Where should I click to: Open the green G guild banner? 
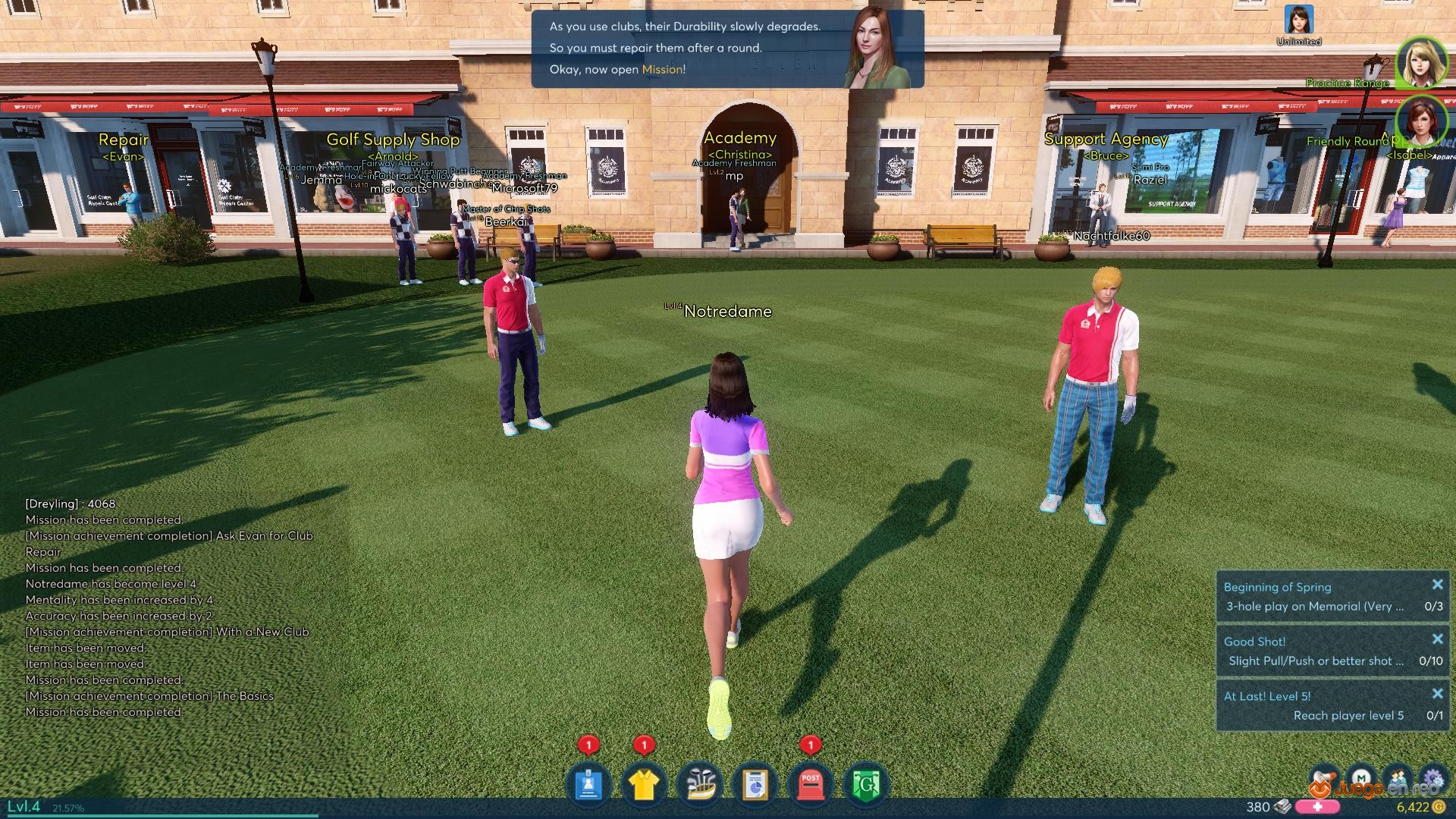866,785
